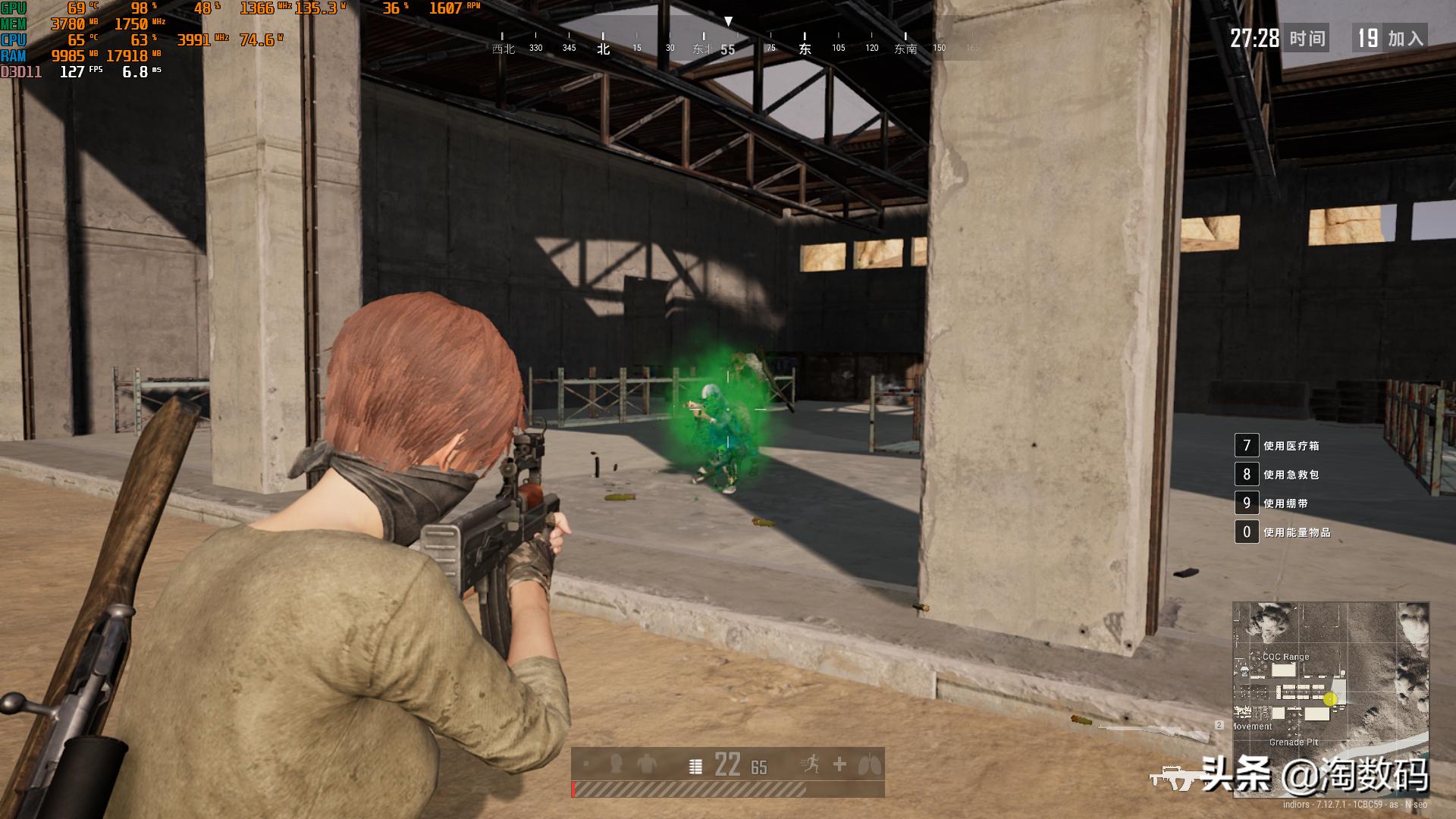The width and height of the screenshot is (1456, 819).
Task: Click the yellow player marker on minimap
Action: coord(1329,699)
